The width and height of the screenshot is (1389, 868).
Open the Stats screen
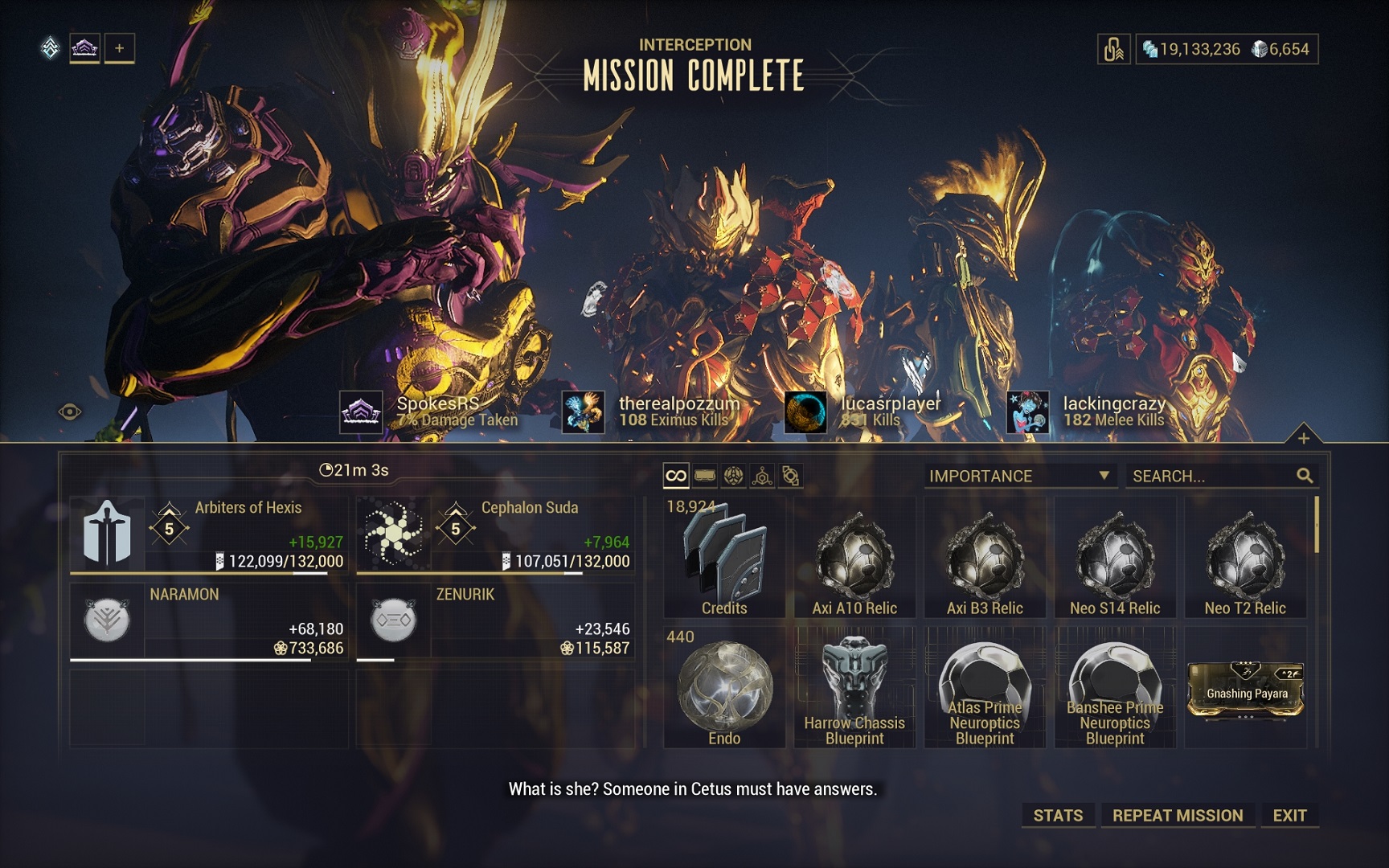pos(1057,815)
